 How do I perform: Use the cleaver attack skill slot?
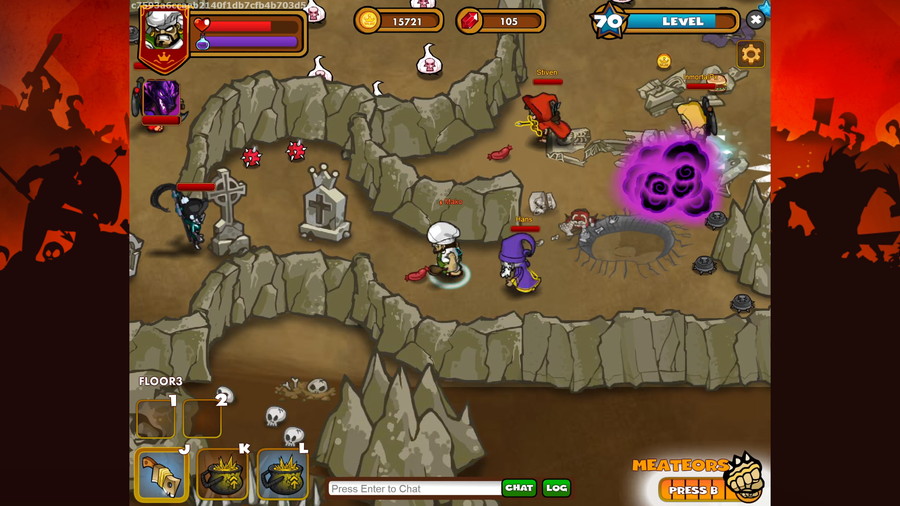(x=160, y=474)
